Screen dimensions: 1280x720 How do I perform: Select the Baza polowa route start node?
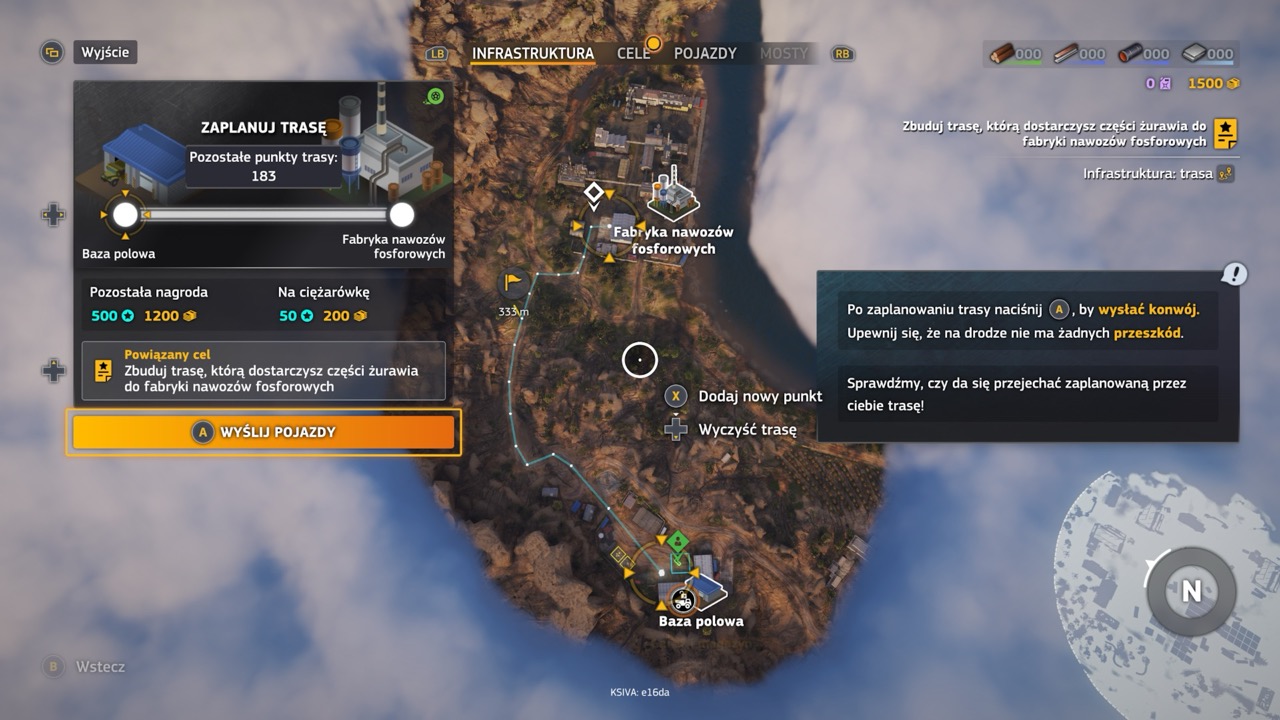pyautogui.click(x=125, y=215)
